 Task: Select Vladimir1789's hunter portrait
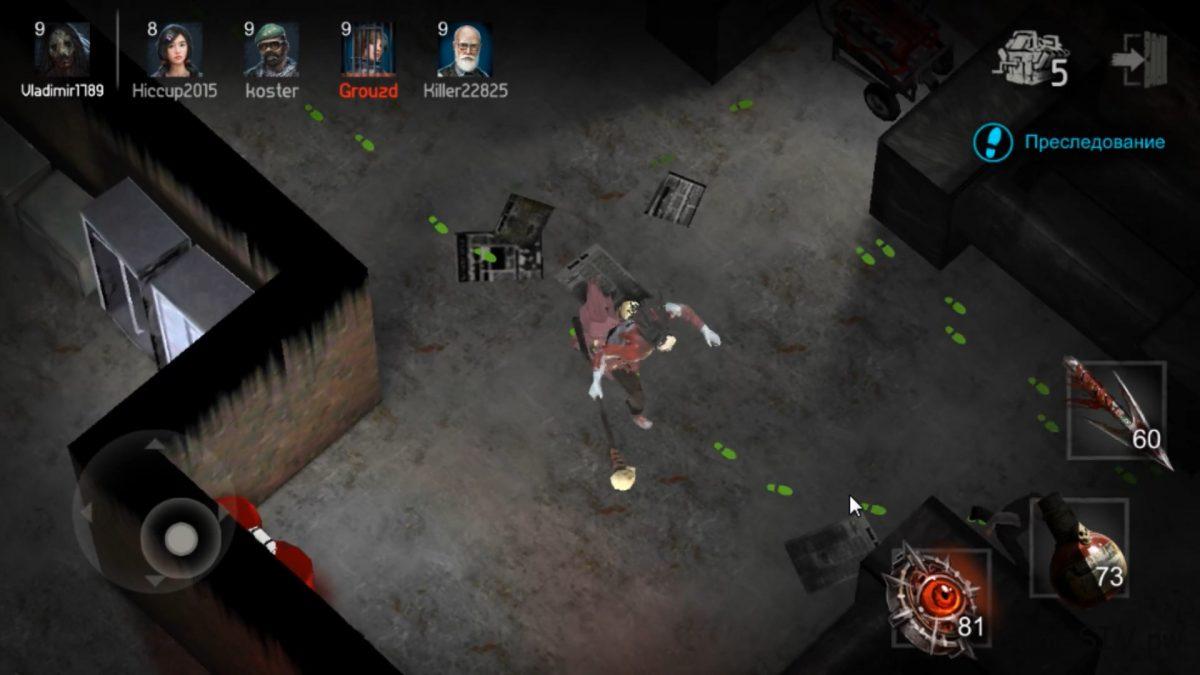pos(62,50)
